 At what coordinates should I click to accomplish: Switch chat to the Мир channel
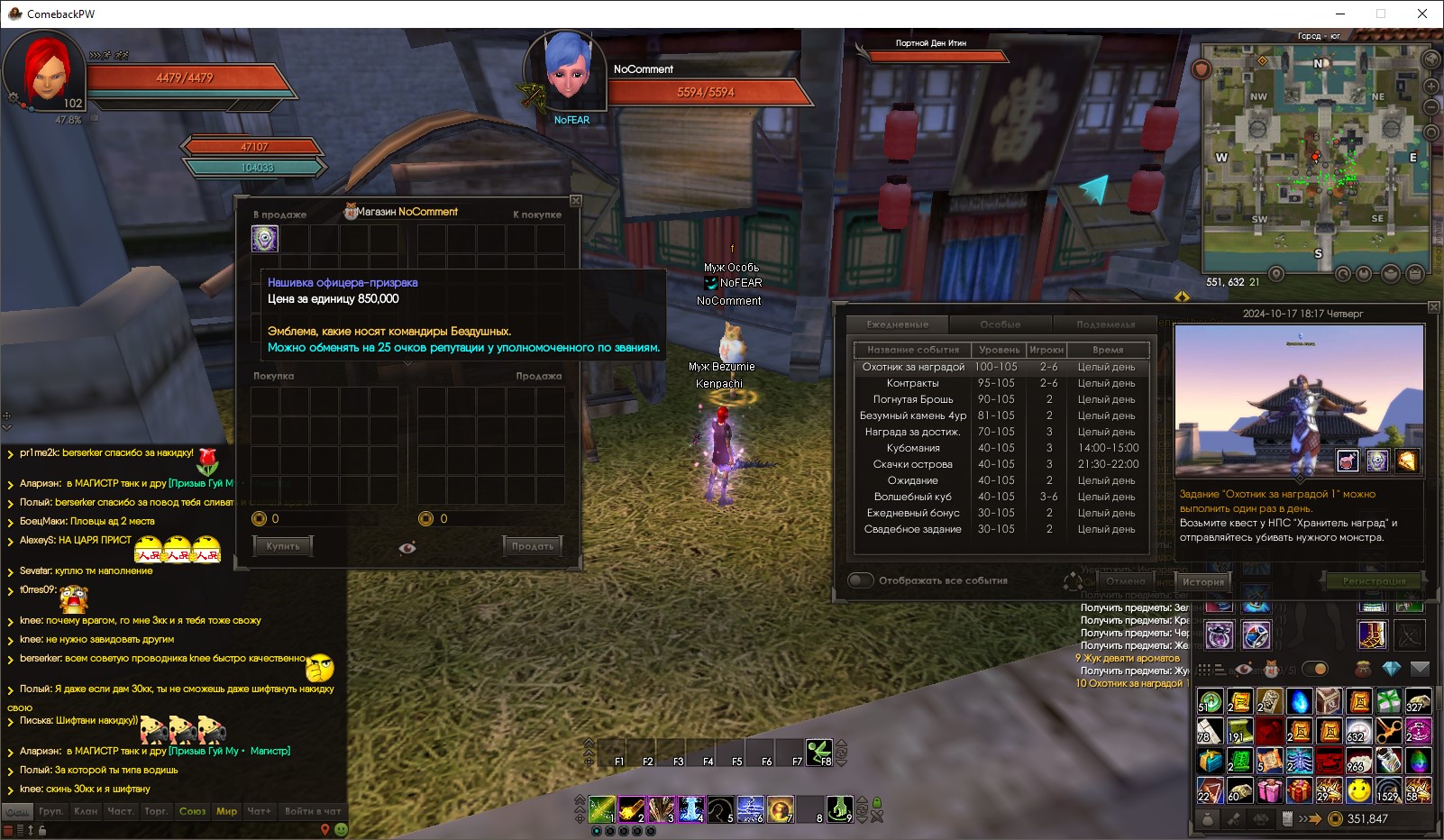[x=226, y=811]
